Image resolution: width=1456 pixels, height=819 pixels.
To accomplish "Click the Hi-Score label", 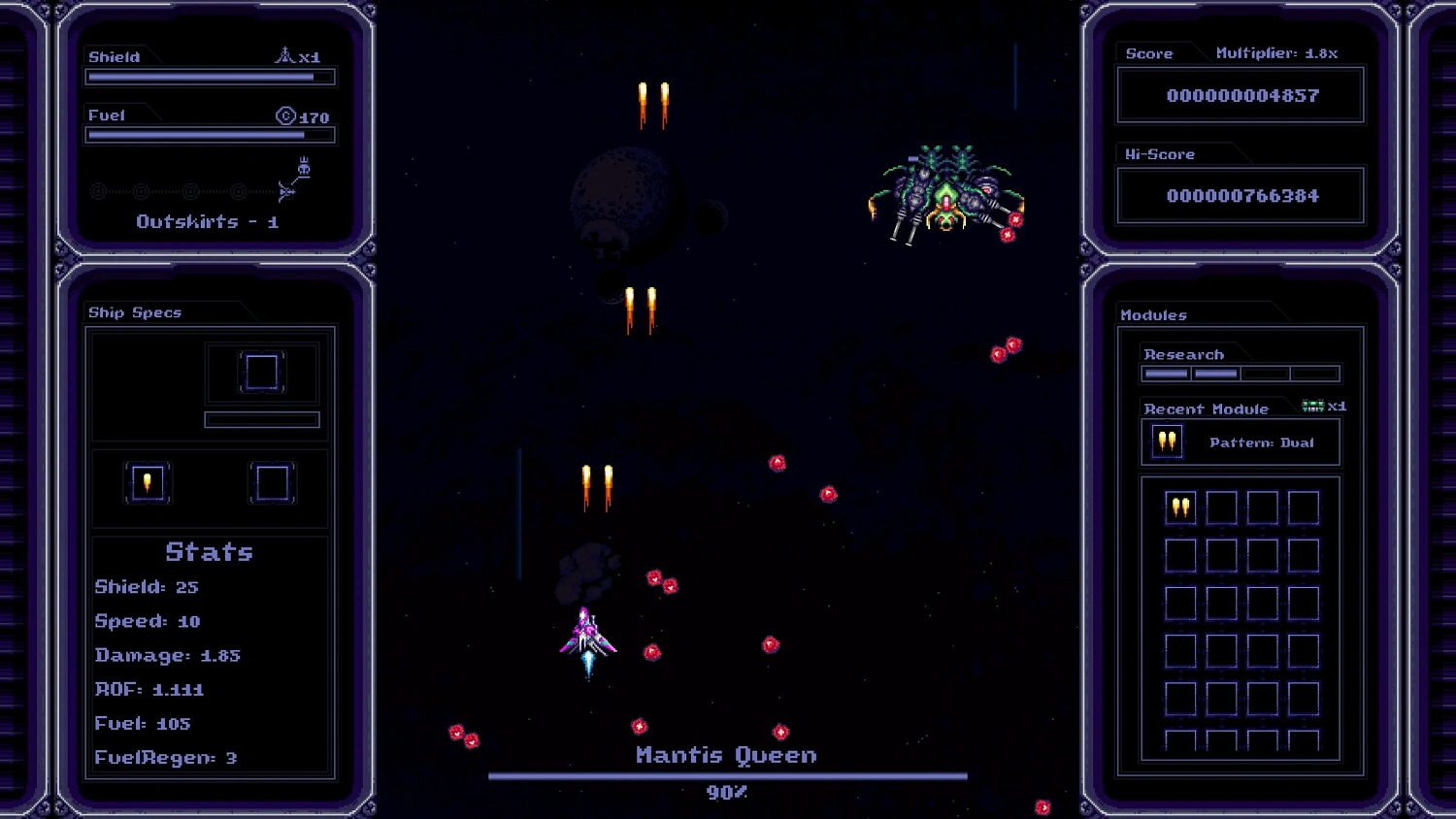I will (x=1158, y=153).
